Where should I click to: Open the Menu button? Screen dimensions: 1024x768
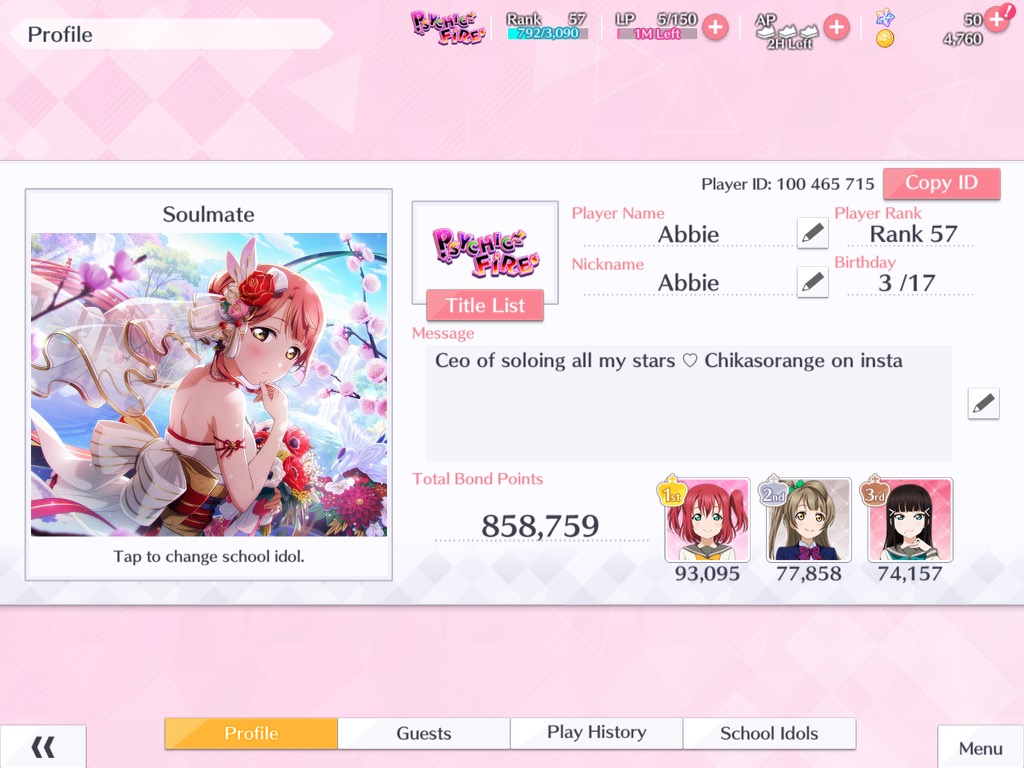pyautogui.click(x=980, y=748)
